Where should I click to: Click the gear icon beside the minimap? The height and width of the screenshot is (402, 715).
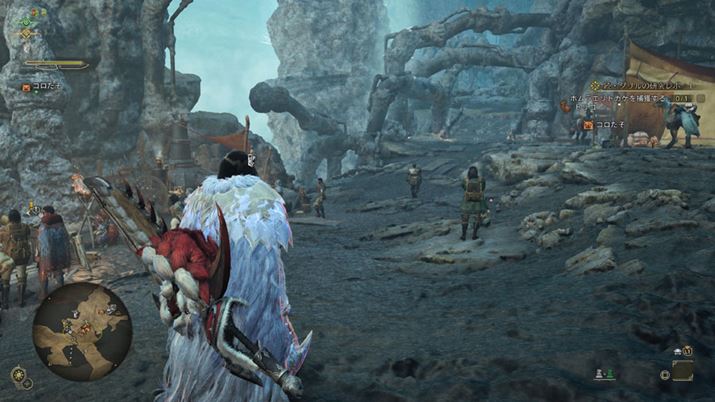tap(18, 375)
